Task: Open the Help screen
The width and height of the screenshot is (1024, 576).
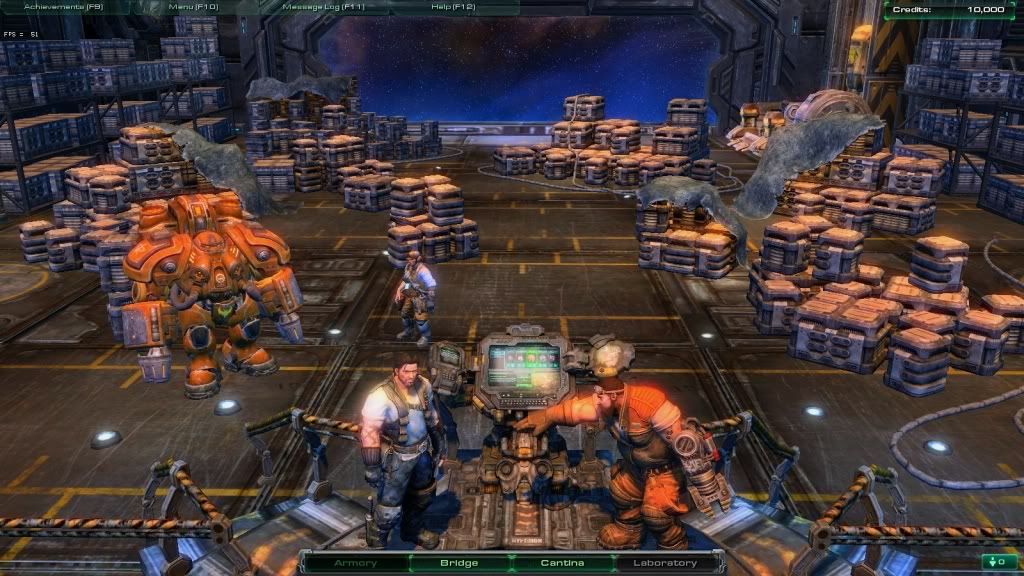Action: click(452, 7)
